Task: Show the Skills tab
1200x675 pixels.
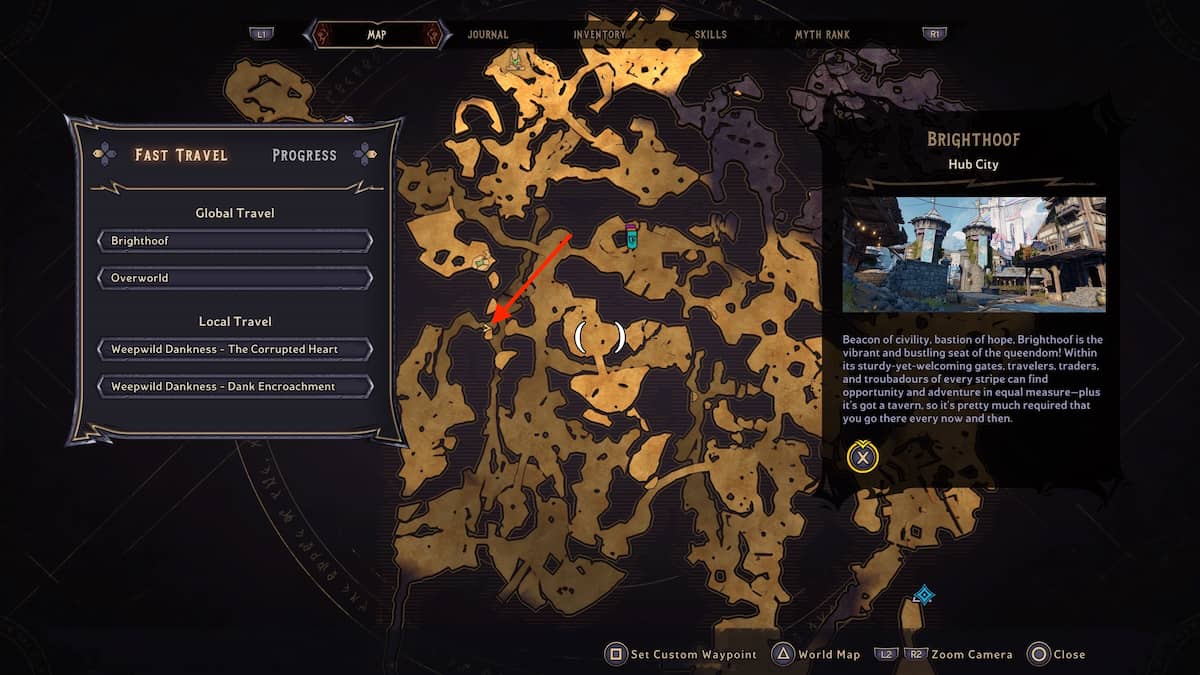Action: coord(711,35)
